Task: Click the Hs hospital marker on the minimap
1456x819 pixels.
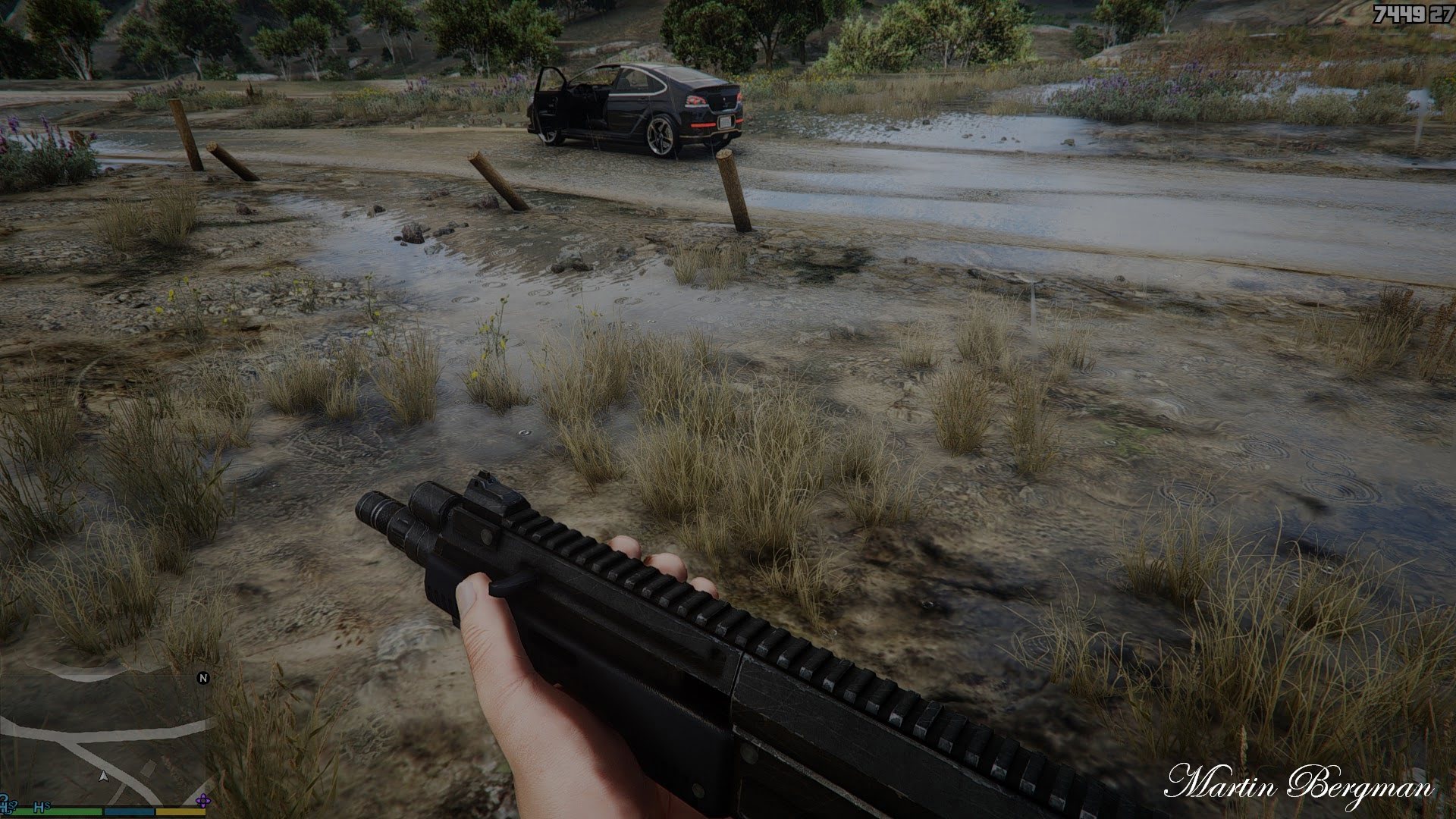Action: coord(41,808)
